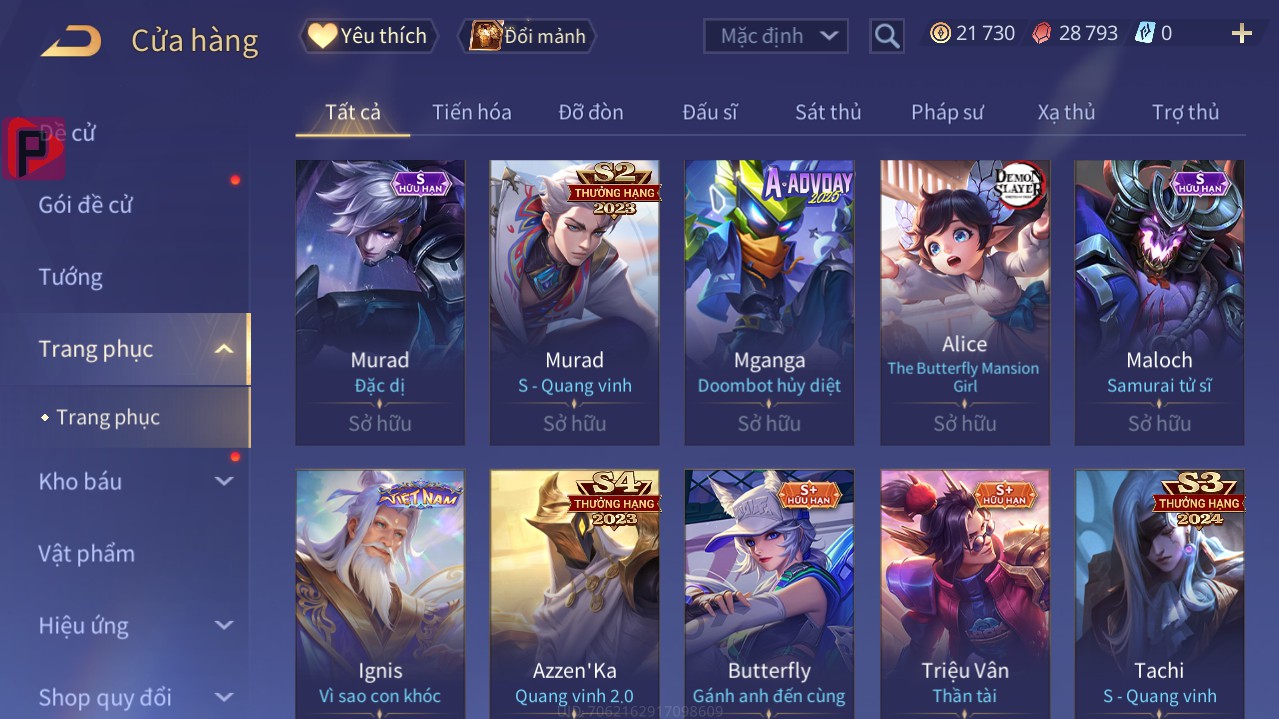Show the Sát thủ skins tab

[827, 112]
